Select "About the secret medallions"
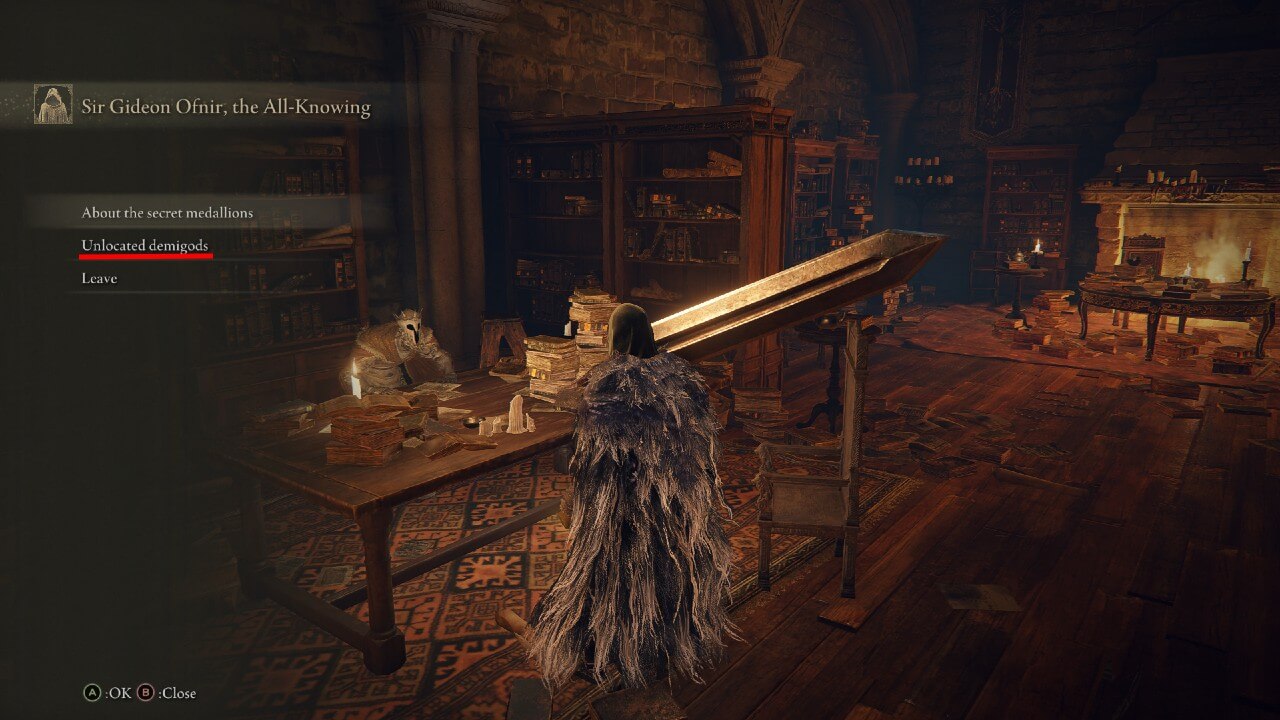The height and width of the screenshot is (720, 1280). (x=166, y=213)
